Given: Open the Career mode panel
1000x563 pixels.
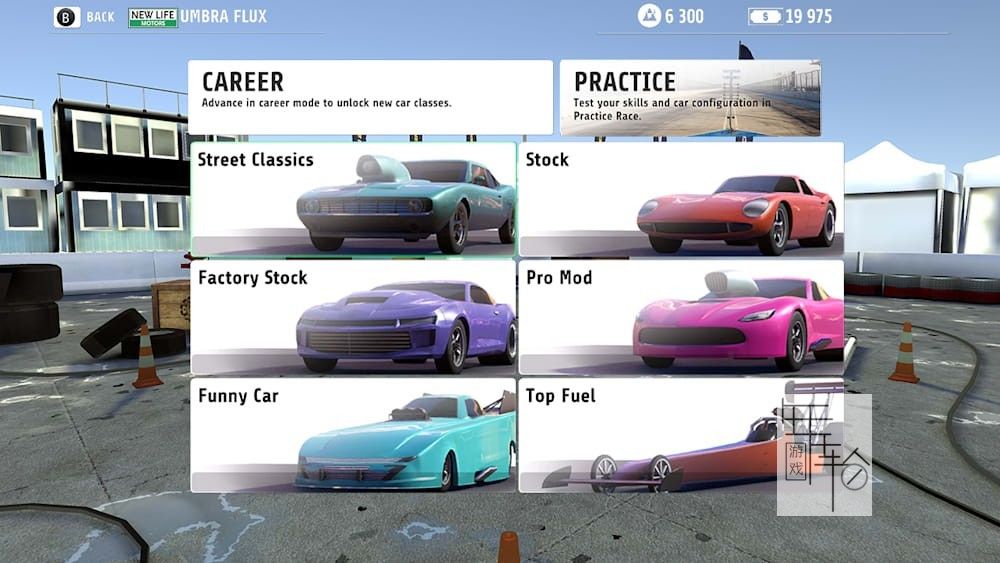Looking at the screenshot, I should (x=370, y=97).
